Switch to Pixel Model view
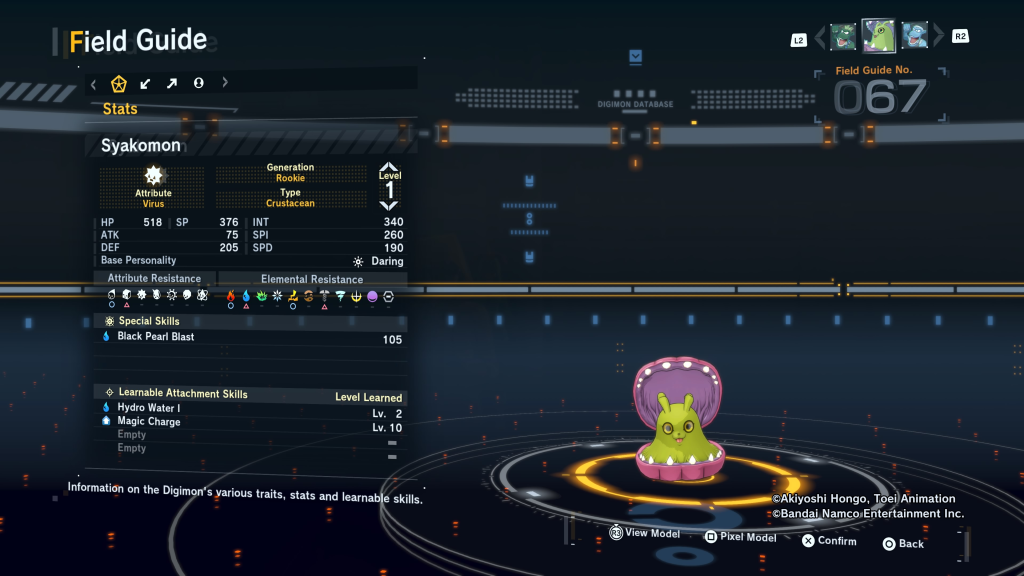The image size is (1024, 576). click(740, 537)
